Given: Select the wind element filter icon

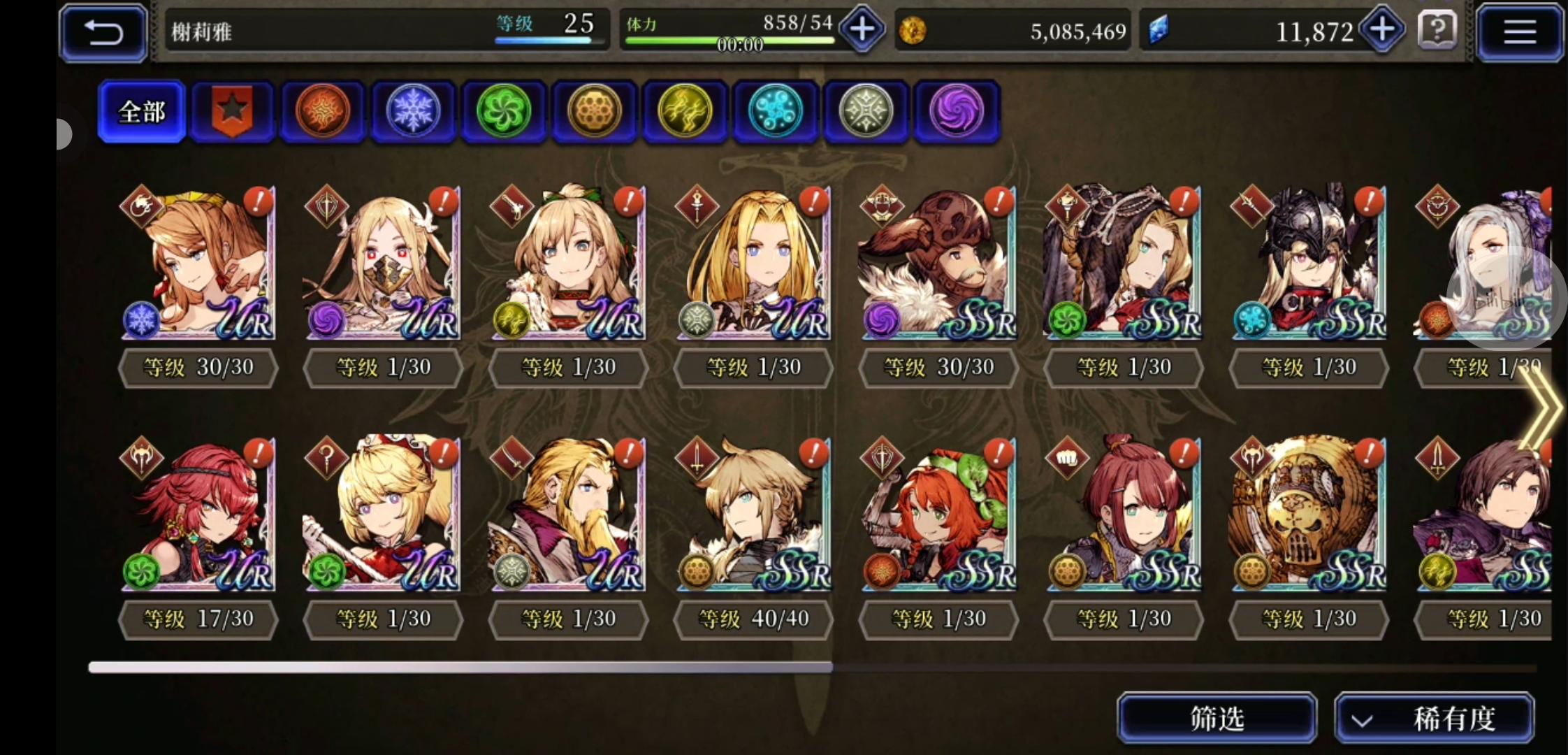Looking at the screenshot, I should tap(504, 112).
